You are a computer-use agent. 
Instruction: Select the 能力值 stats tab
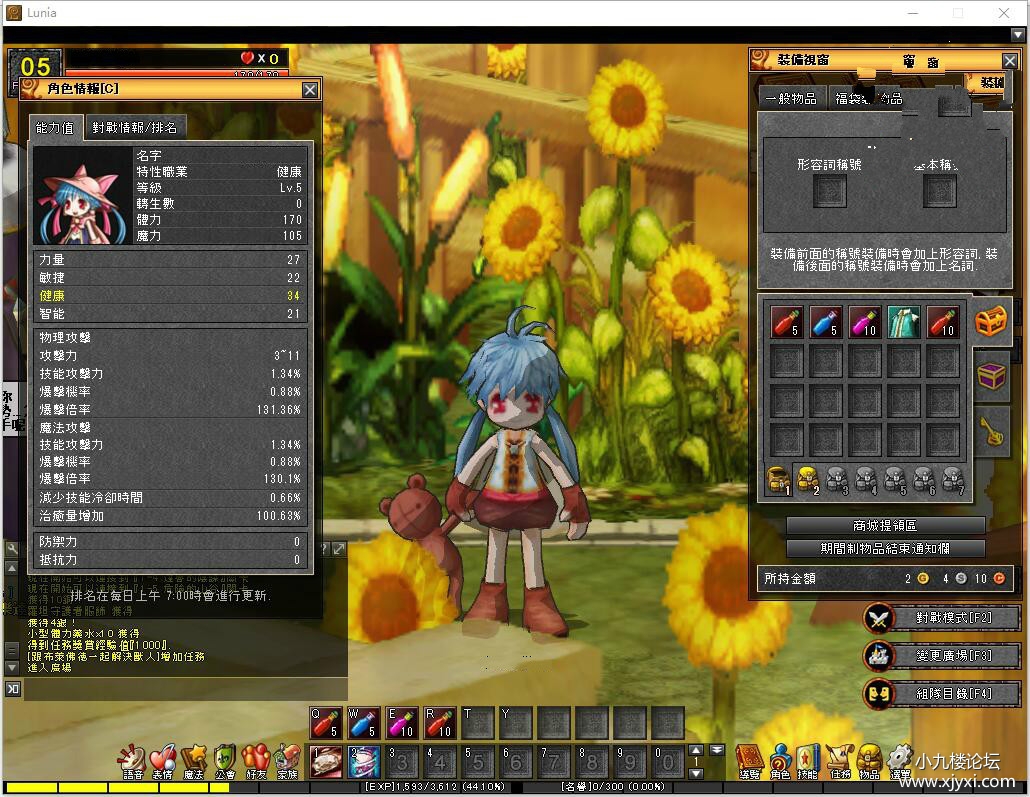tap(55, 127)
